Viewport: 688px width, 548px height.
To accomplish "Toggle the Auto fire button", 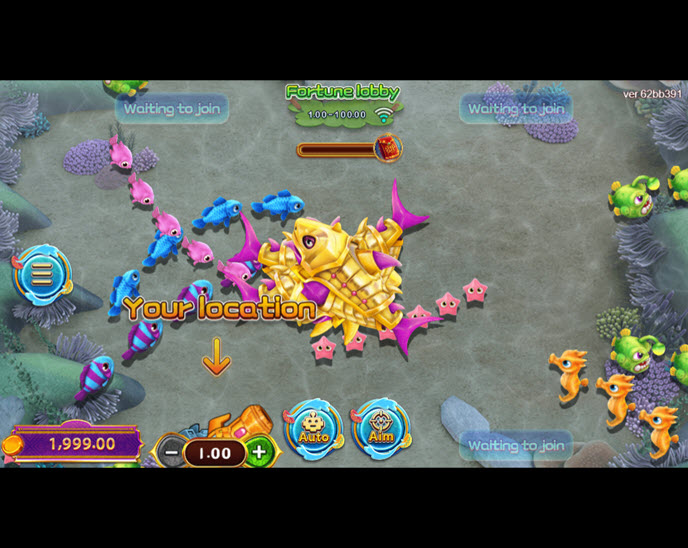I will [314, 429].
